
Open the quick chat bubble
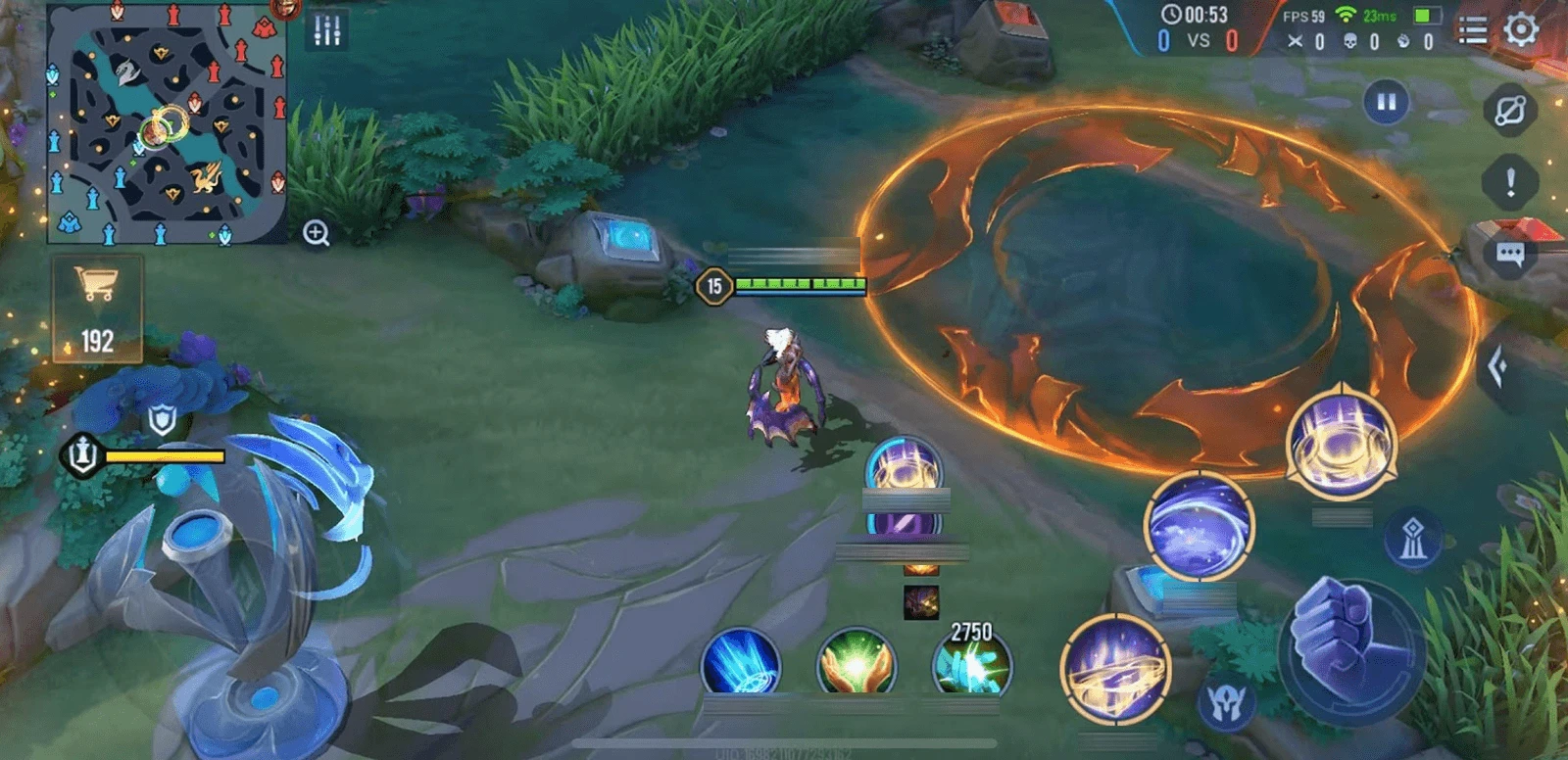point(1509,256)
